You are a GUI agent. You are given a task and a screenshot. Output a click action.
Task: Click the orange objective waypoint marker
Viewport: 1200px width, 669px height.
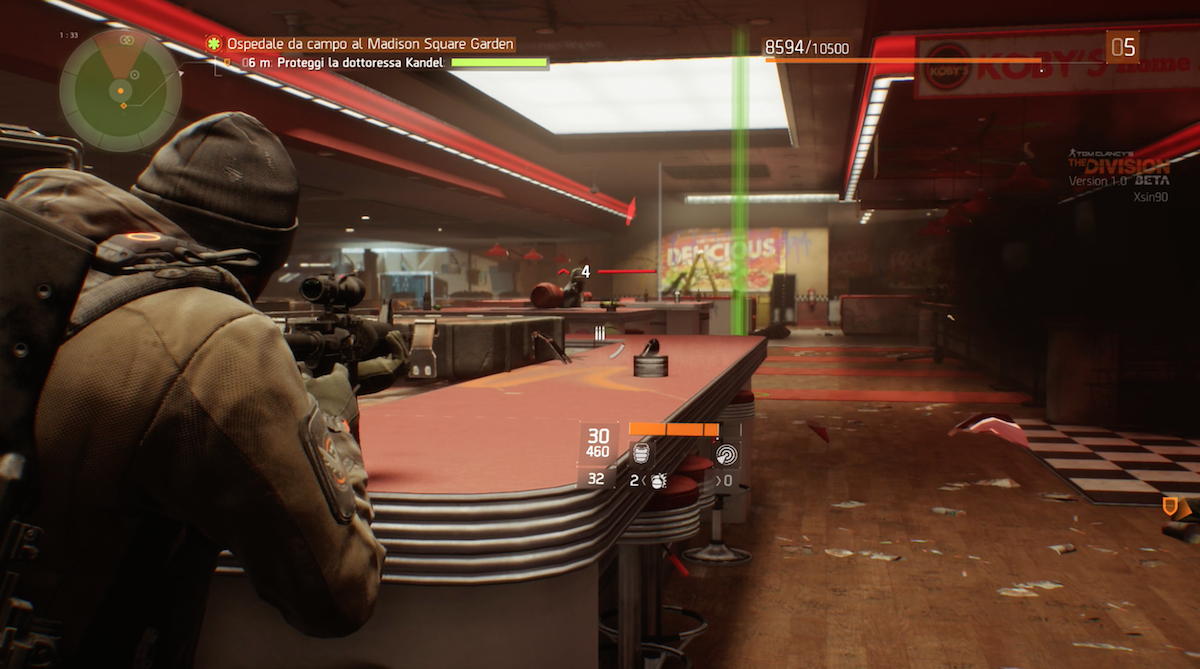(1169, 507)
